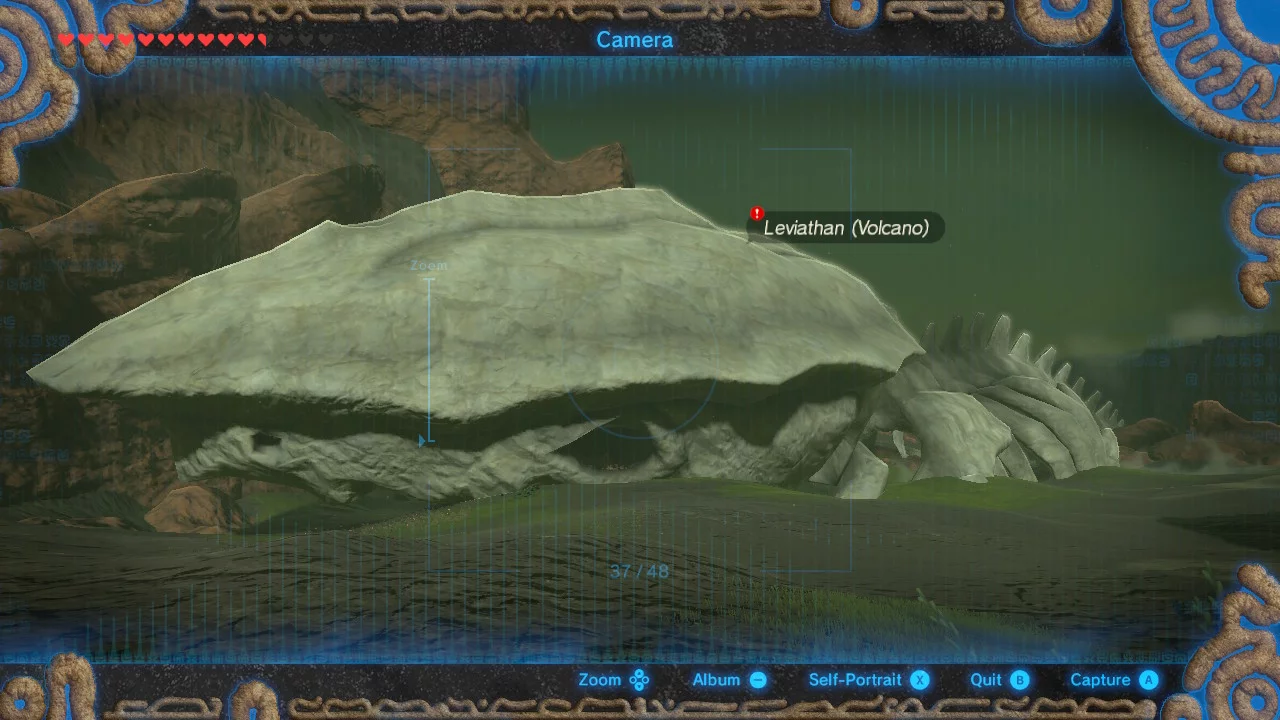The width and height of the screenshot is (1280, 720).
Task: Choose Capture to take the picture
Action: click(1113, 680)
